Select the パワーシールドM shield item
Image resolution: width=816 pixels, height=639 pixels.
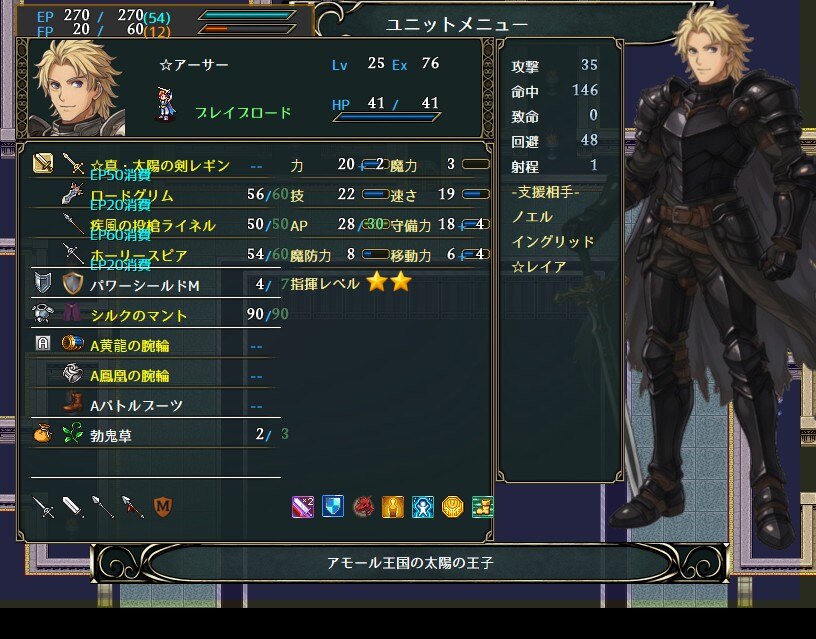click(x=145, y=285)
